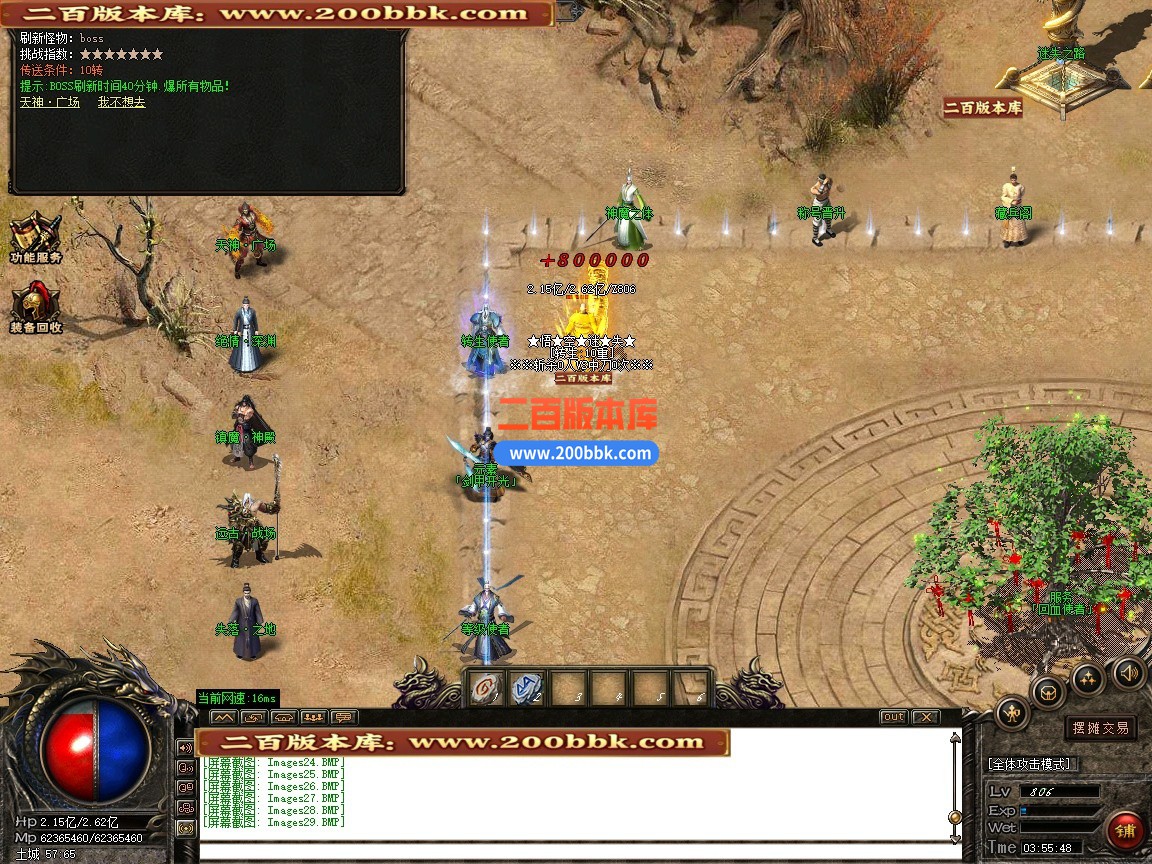This screenshot has width=1152, height=864.
Task: Toggle sound with the speaker icon
Action: (x=1128, y=672)
